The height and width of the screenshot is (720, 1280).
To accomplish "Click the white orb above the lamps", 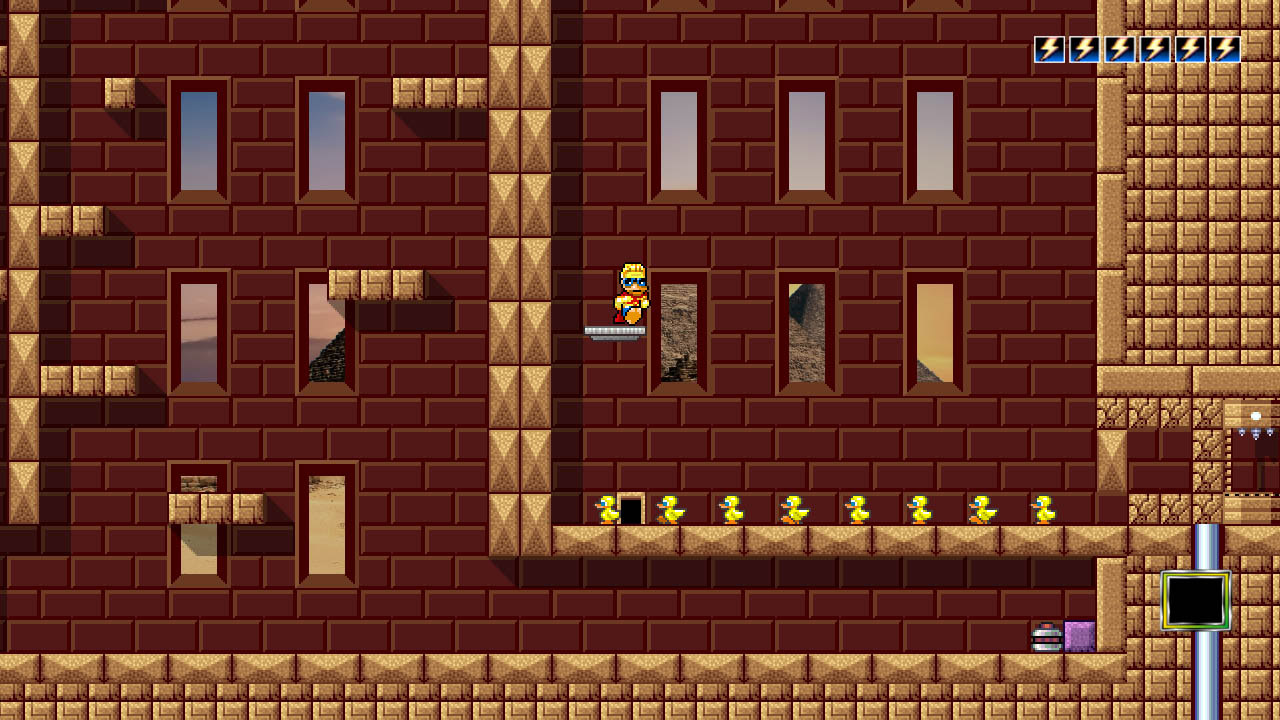I will click(x=1256, y=416).
